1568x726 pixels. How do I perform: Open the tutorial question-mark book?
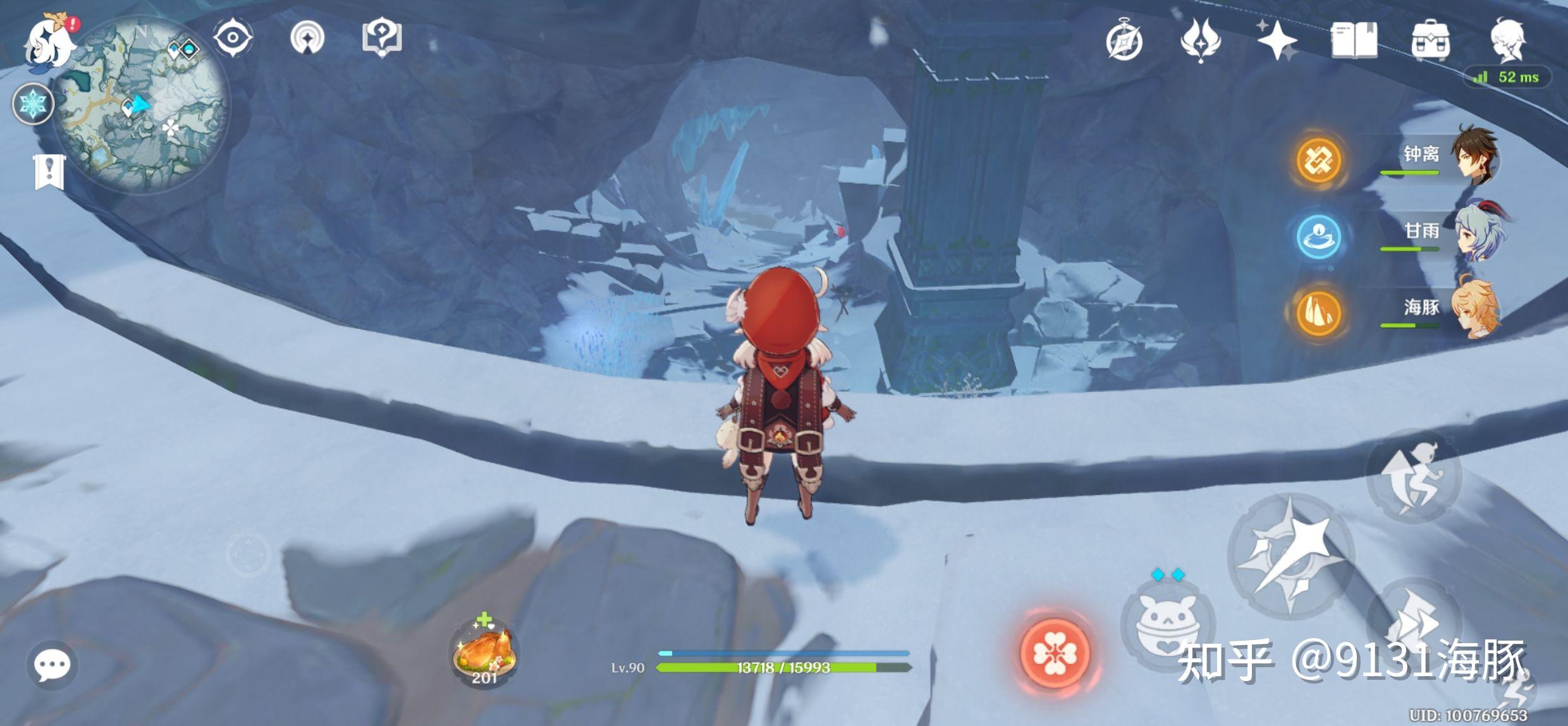[382, 38]
